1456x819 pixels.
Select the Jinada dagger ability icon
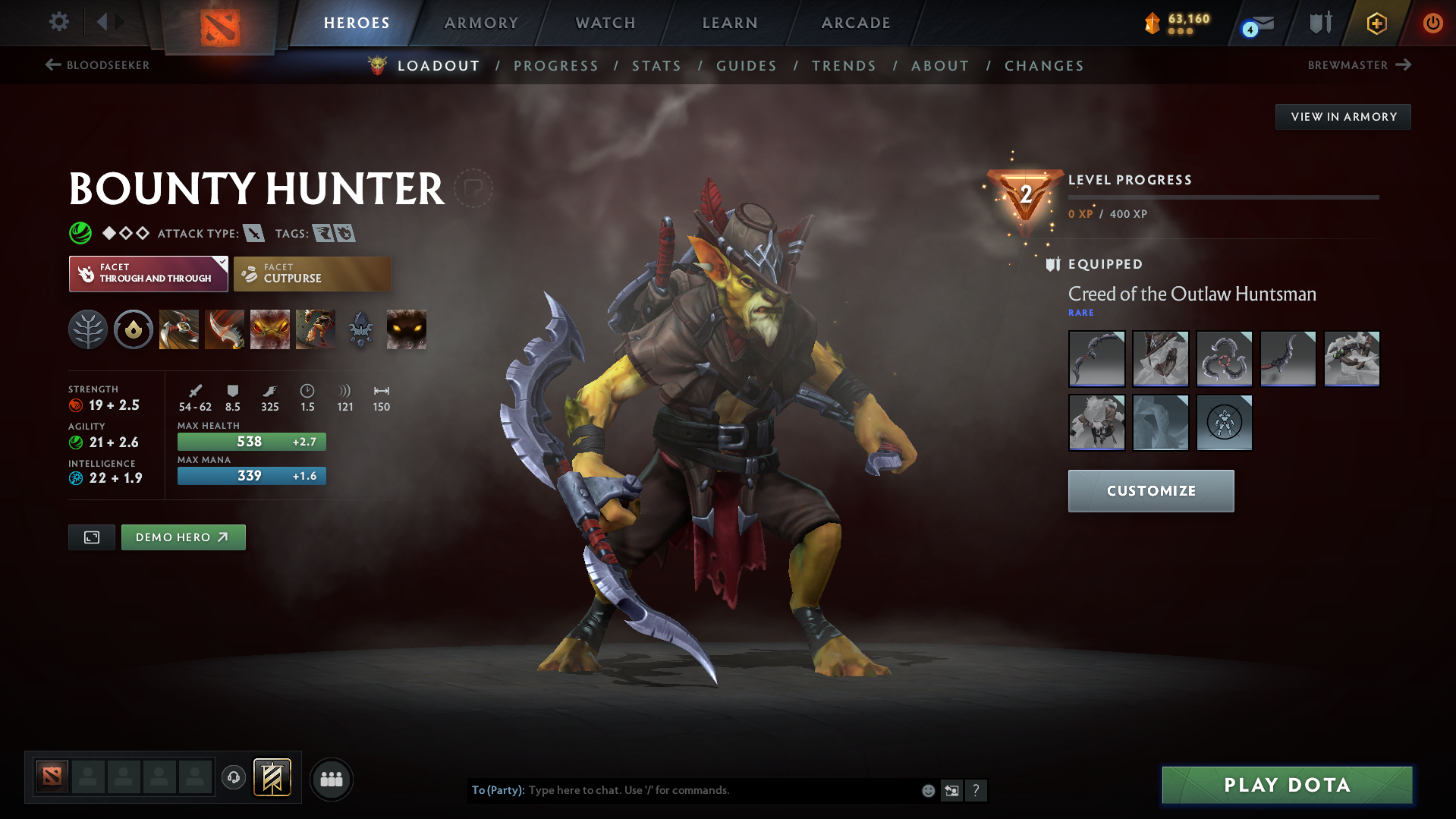(x=225, y=329)
